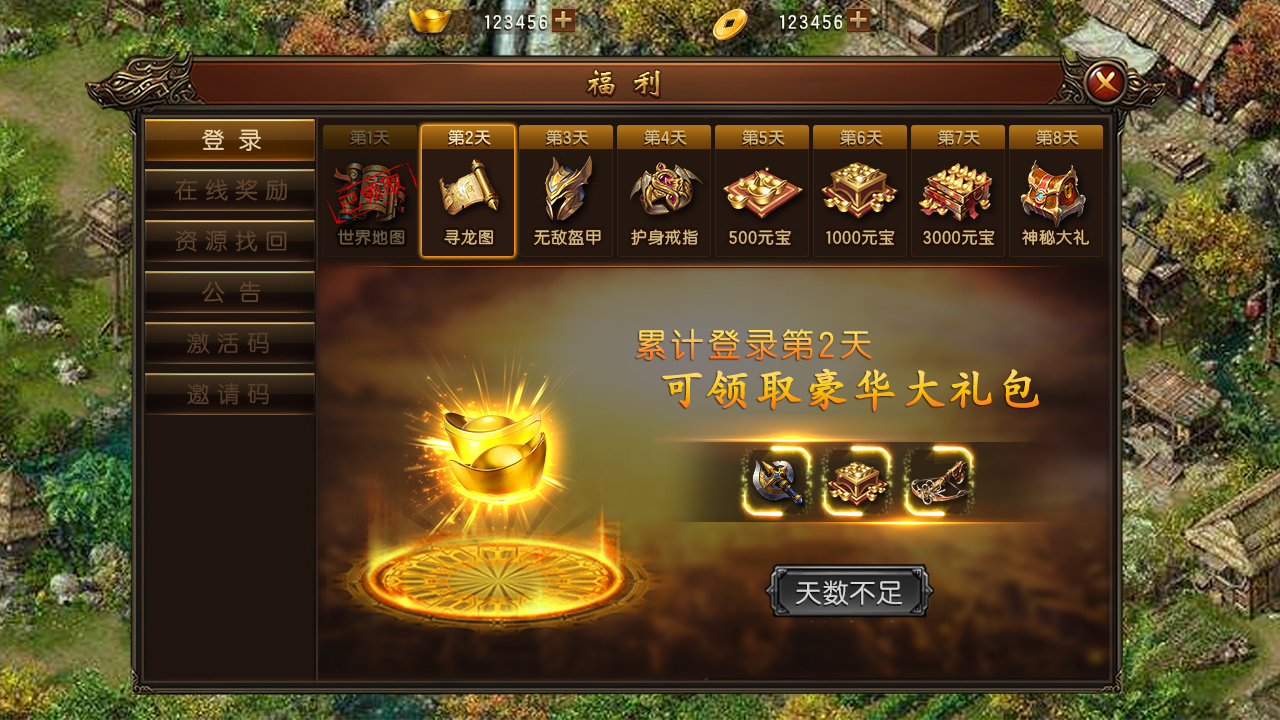Click the 神秘大礼 mystery chest icon
1280x720 pixels.
pos(1053,198)
